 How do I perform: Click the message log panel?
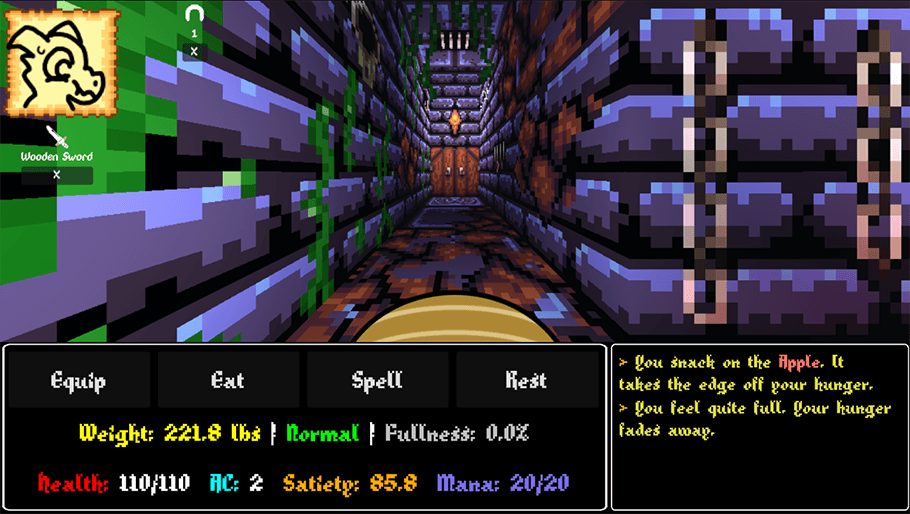[x=760, y=427]
